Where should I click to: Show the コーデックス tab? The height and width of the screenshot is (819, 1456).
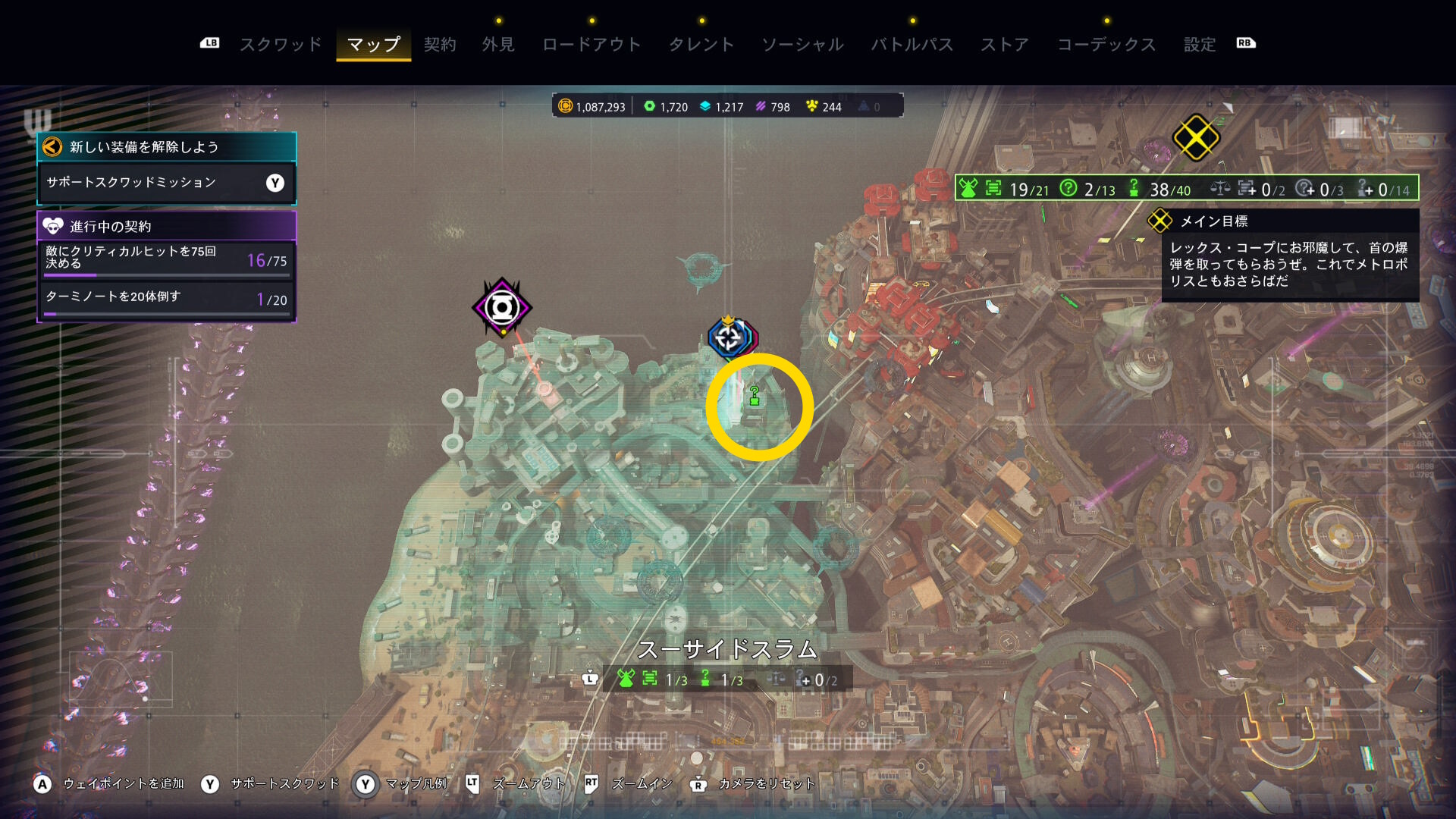(1106, 45)
